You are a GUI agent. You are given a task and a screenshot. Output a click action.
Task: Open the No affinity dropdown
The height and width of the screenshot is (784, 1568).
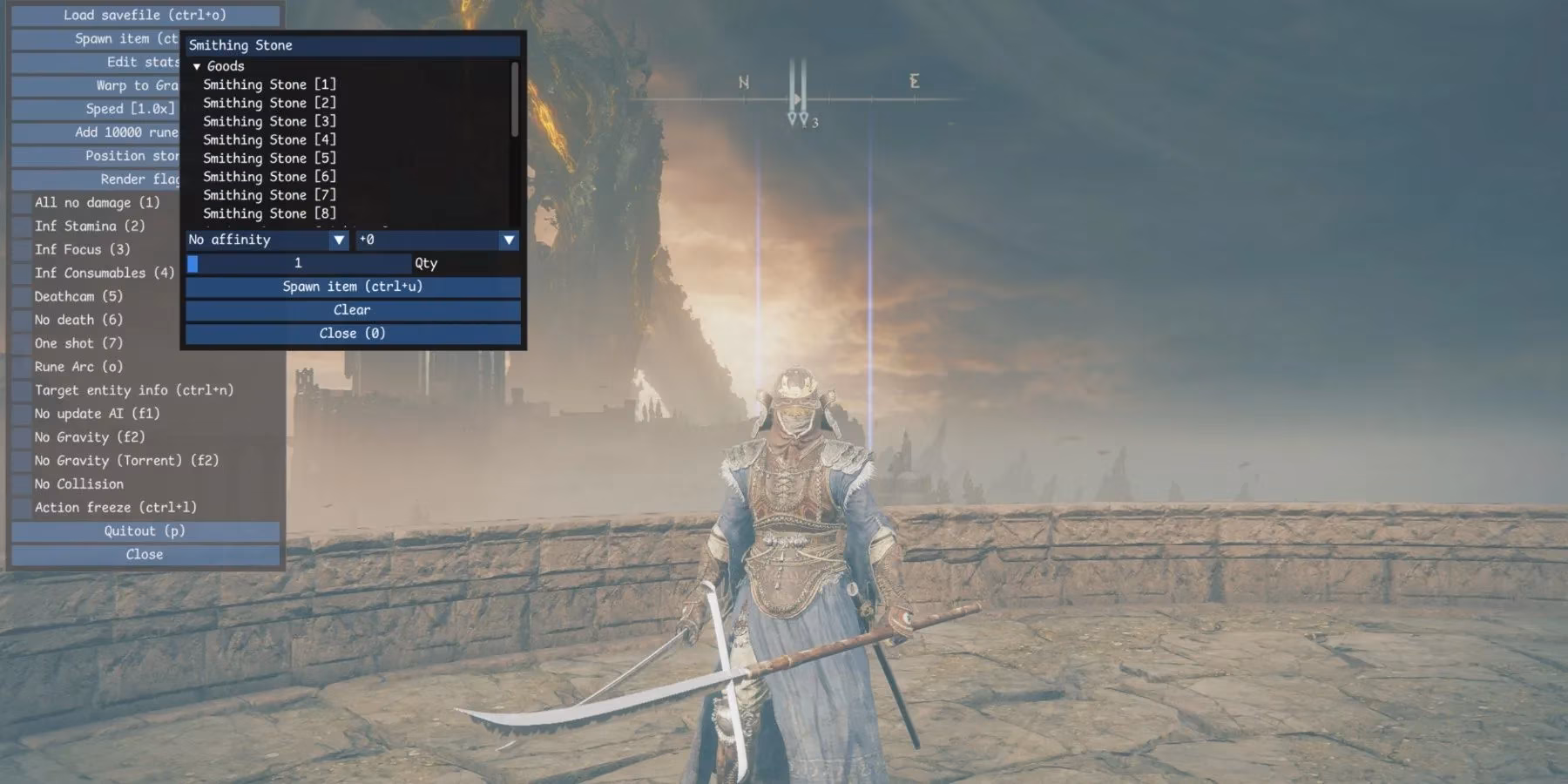[x=261, y=240]
